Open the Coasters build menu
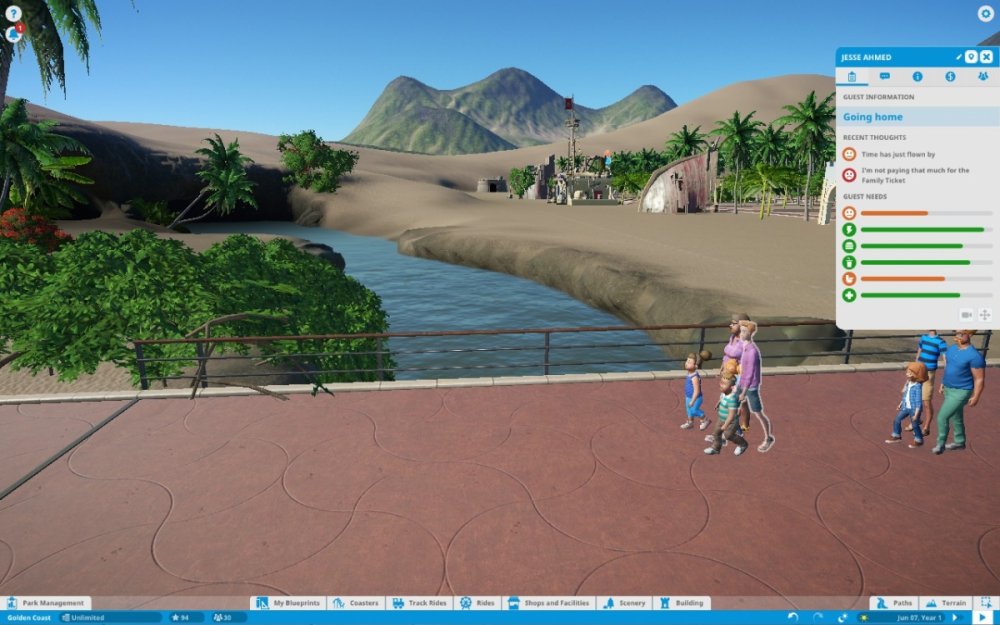The width and height of the screenshot is (1000, 625). pyautogui.click(x=357, y=603)
